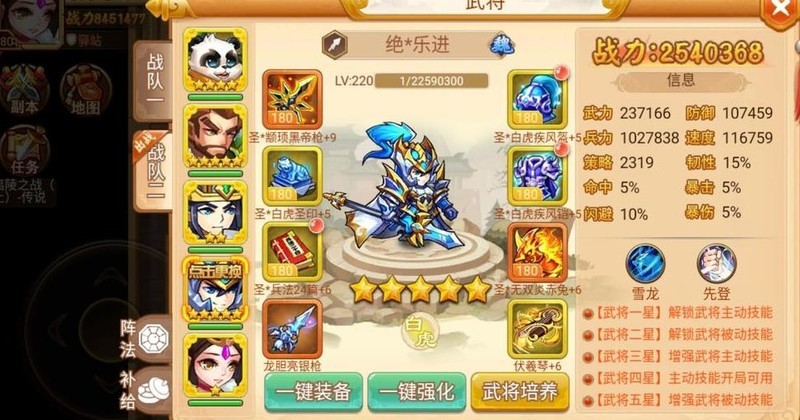Open the 圣·蹴顼黑帝枪 weapon slot
Screen dimensions: 800x420
click(x=293, y=97)
